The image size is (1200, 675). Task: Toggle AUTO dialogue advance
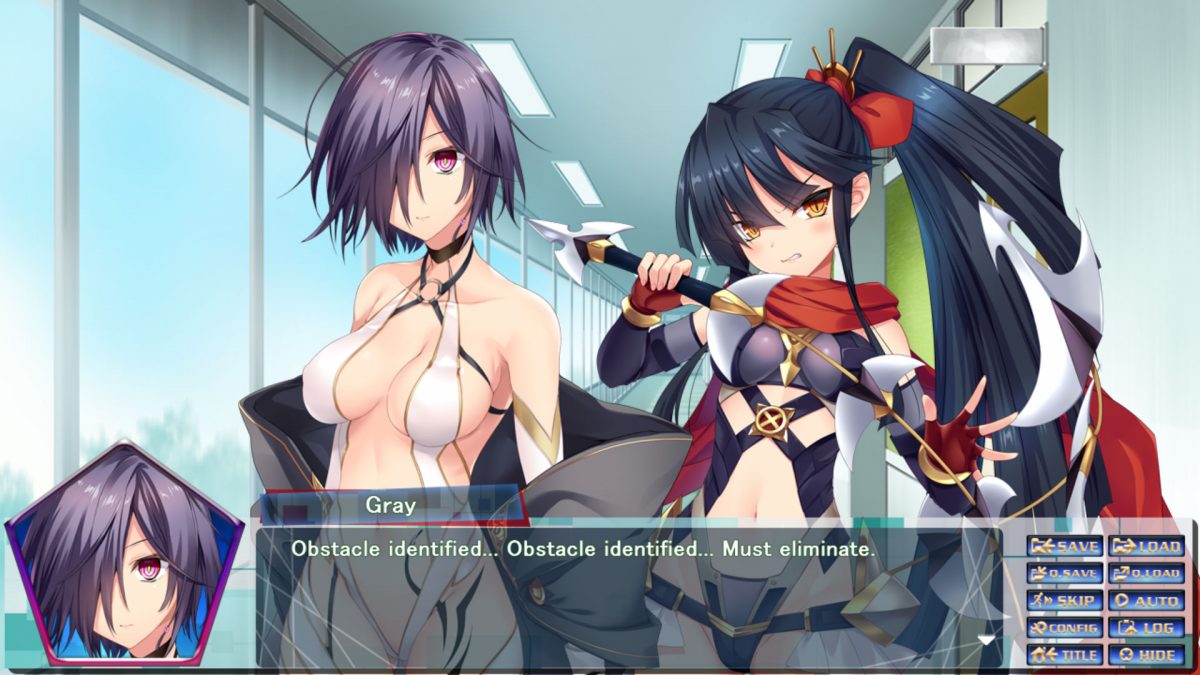coord(1147,601)
